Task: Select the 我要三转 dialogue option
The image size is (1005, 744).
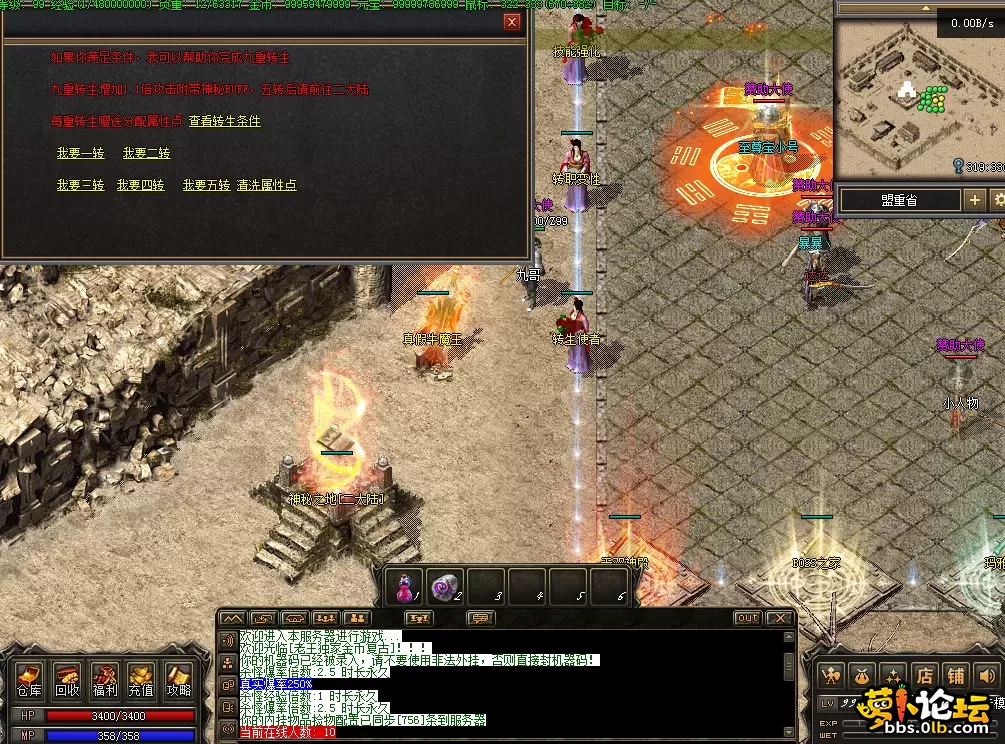Action: [80, 185]
